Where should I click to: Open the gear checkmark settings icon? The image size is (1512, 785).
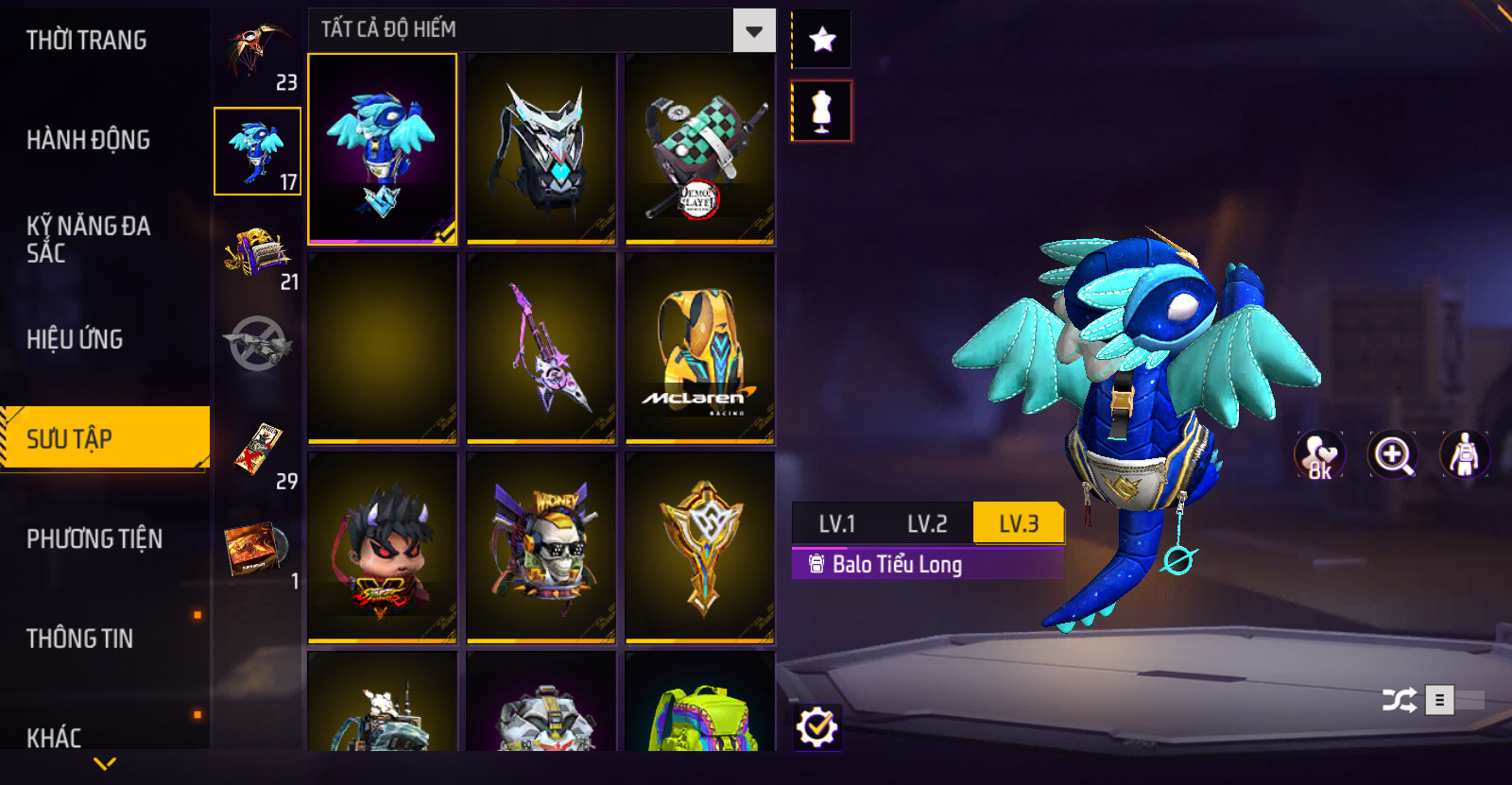(816, 727)
